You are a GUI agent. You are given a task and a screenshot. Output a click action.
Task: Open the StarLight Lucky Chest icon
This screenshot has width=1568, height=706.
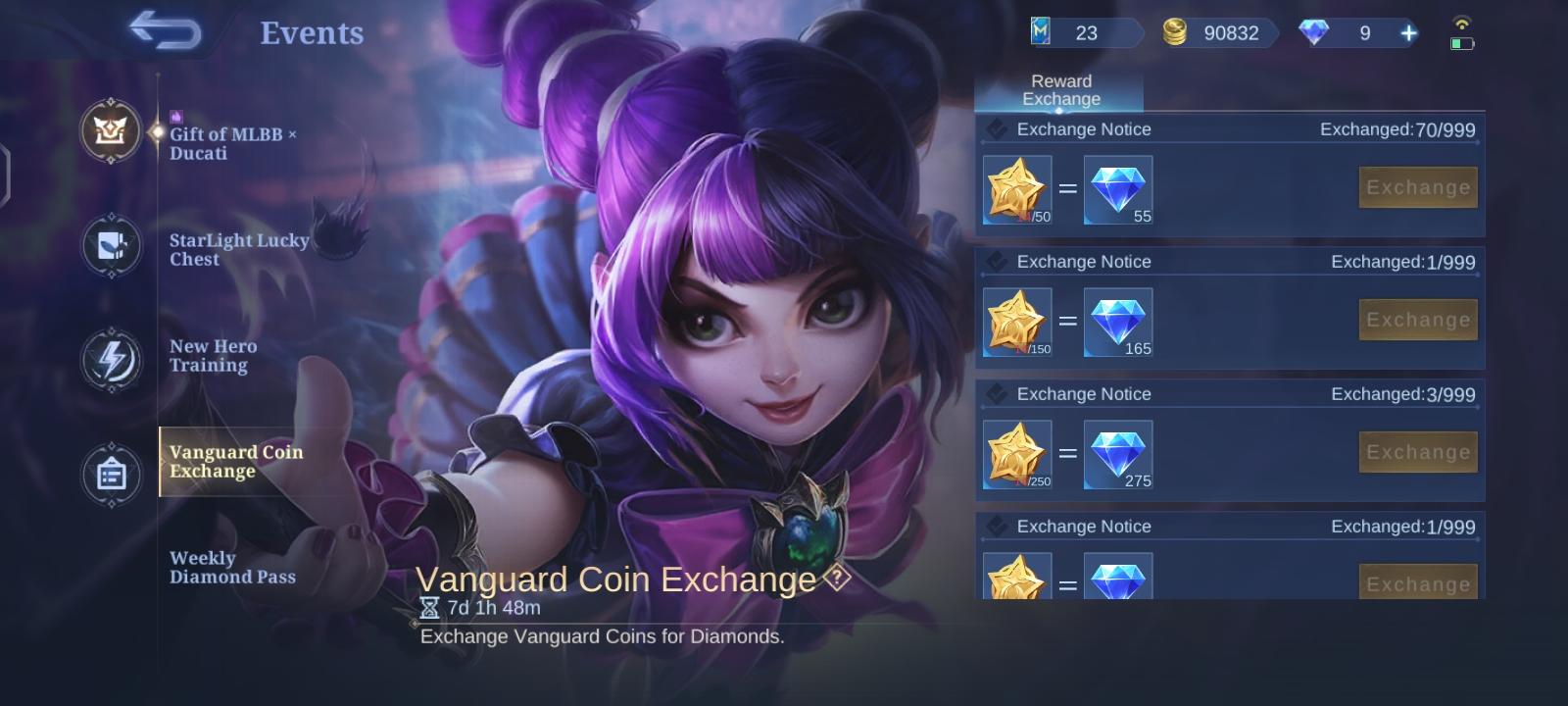[112, 247]
